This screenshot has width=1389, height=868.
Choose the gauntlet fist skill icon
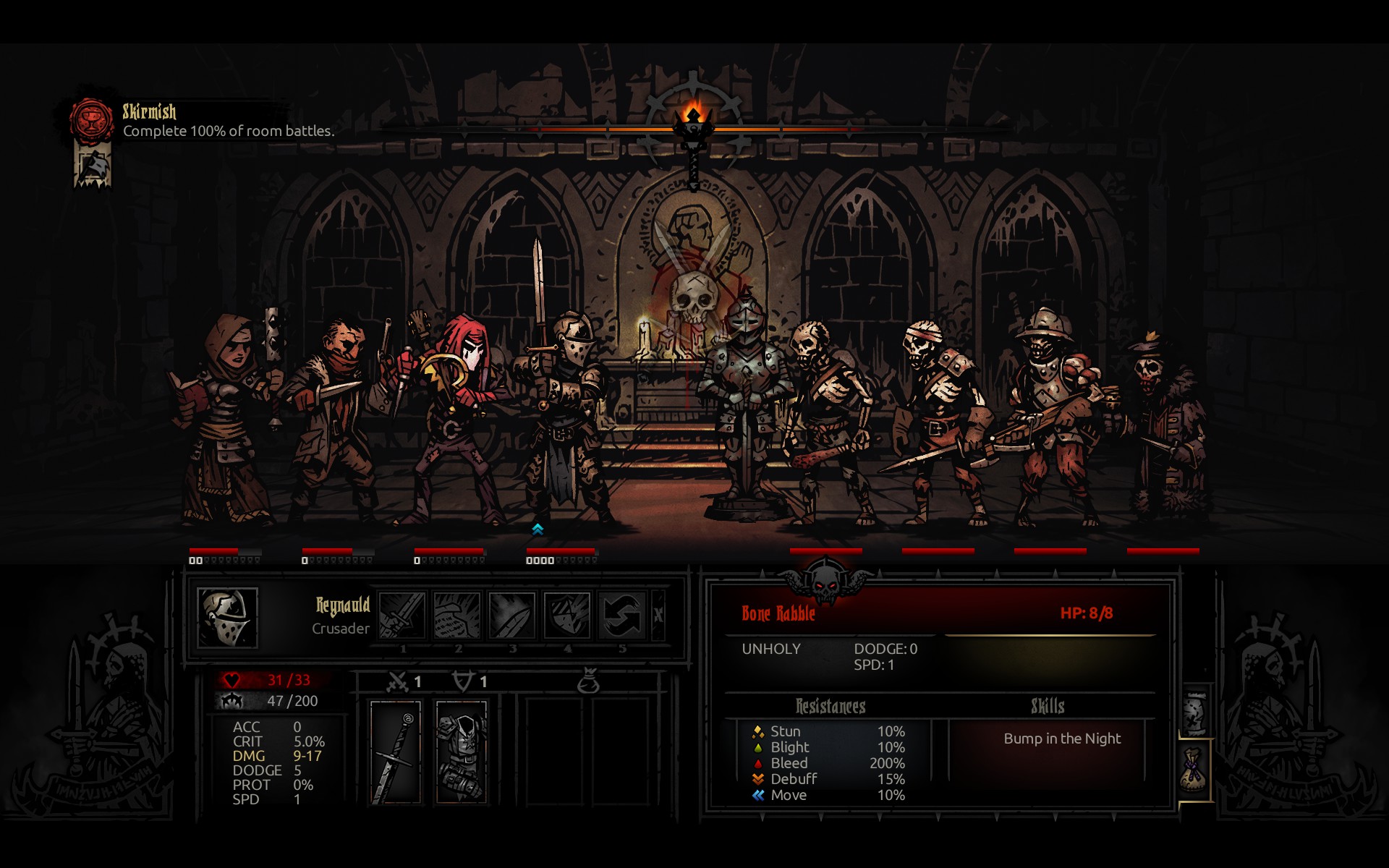456,616
